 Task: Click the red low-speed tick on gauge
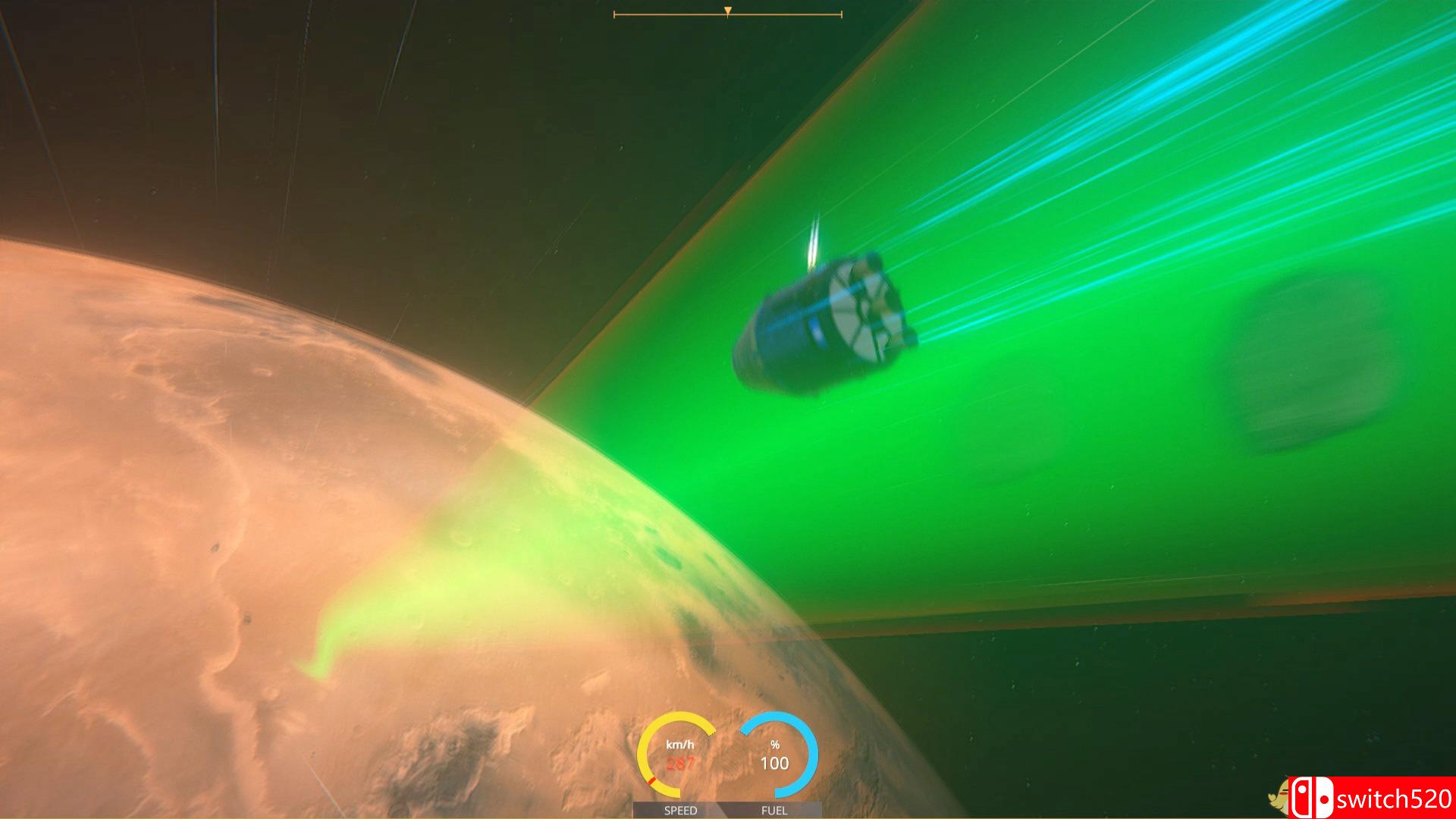pos(652,780)
